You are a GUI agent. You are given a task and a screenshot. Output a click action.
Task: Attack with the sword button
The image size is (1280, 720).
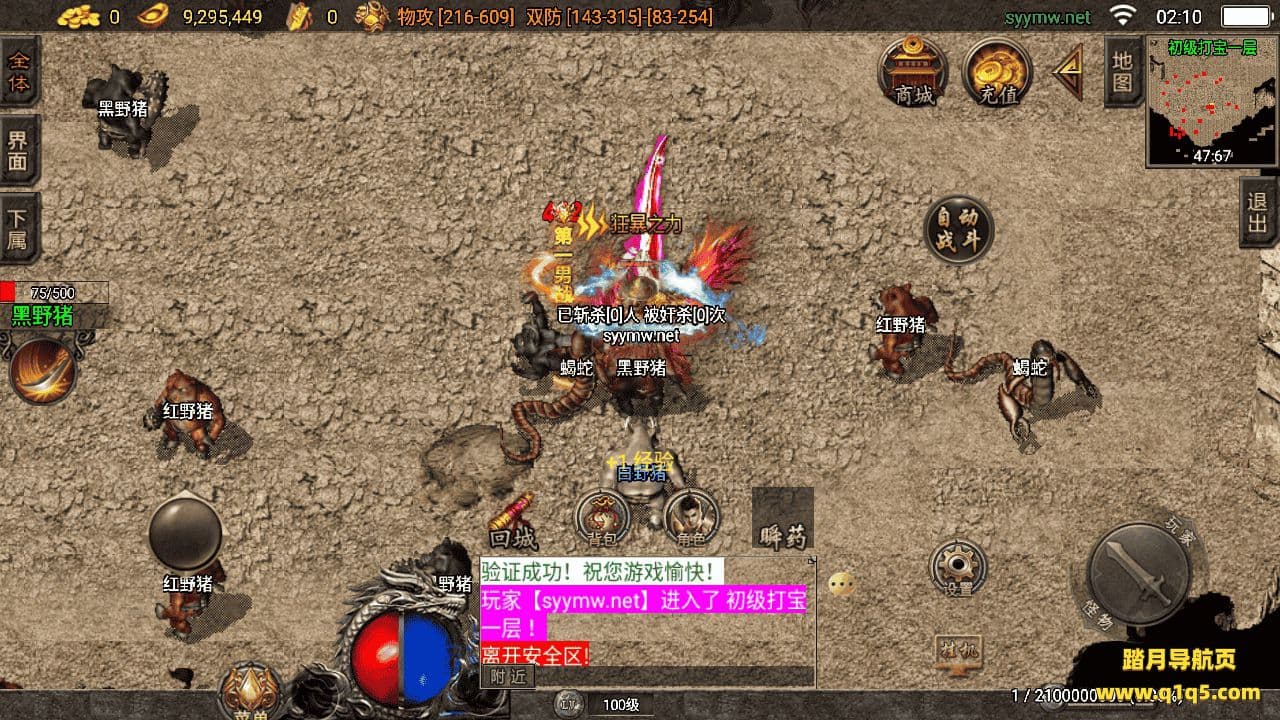pyautogui.click(x=1138, y=574)
